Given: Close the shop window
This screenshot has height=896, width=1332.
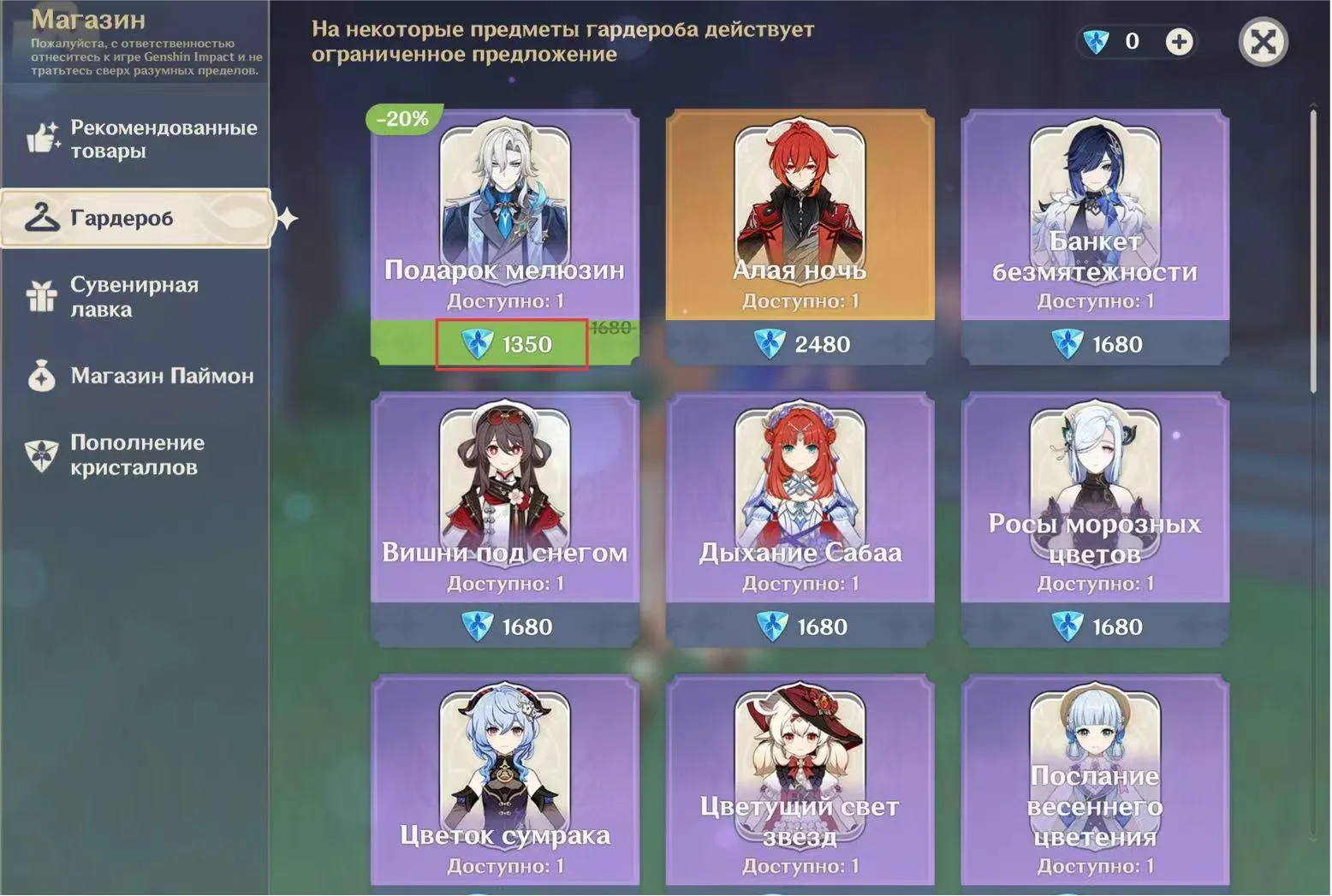Looking at the screenshot, I should pyautogui.click(x=1263, y=41).
